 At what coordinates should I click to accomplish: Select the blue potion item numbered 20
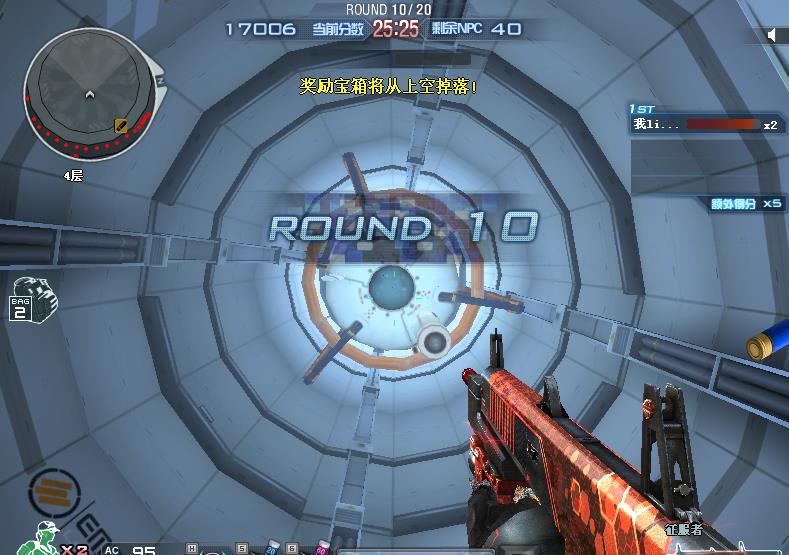pyautogui.click(x=271, y=549)
